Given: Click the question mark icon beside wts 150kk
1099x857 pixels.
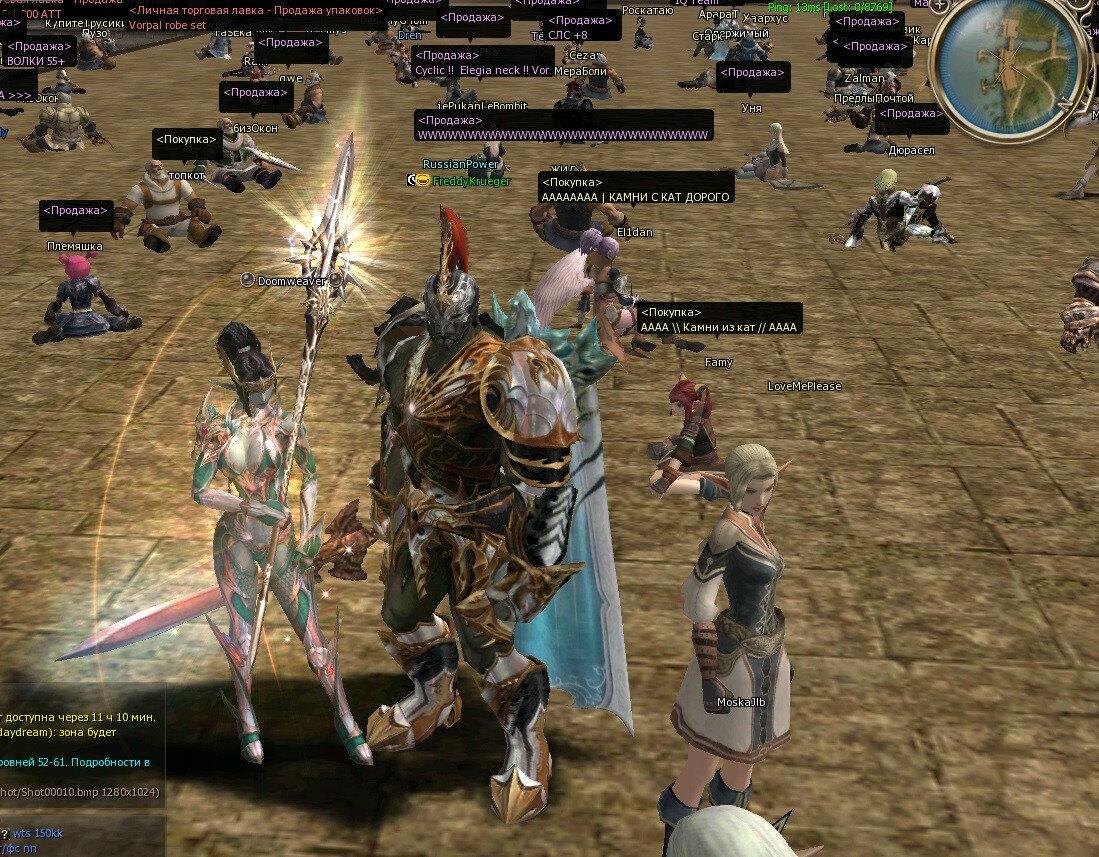Looking at the screenshot, I should [x=5, y=833].
